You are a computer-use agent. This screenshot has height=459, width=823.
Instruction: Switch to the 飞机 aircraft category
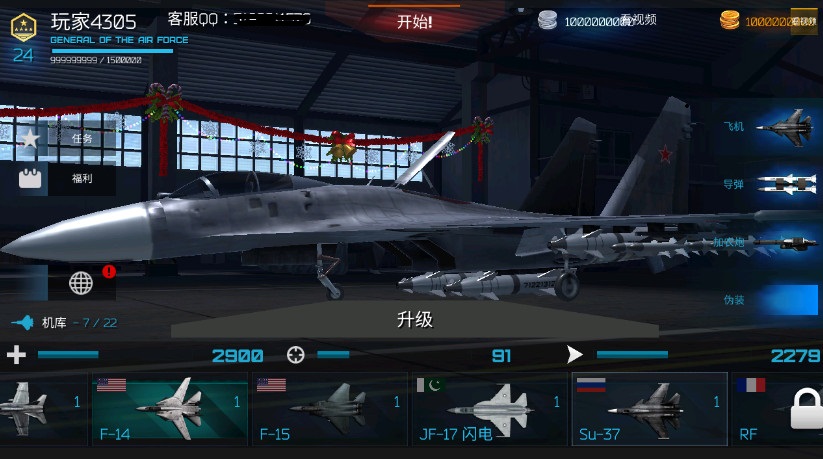tap(770, 127)
